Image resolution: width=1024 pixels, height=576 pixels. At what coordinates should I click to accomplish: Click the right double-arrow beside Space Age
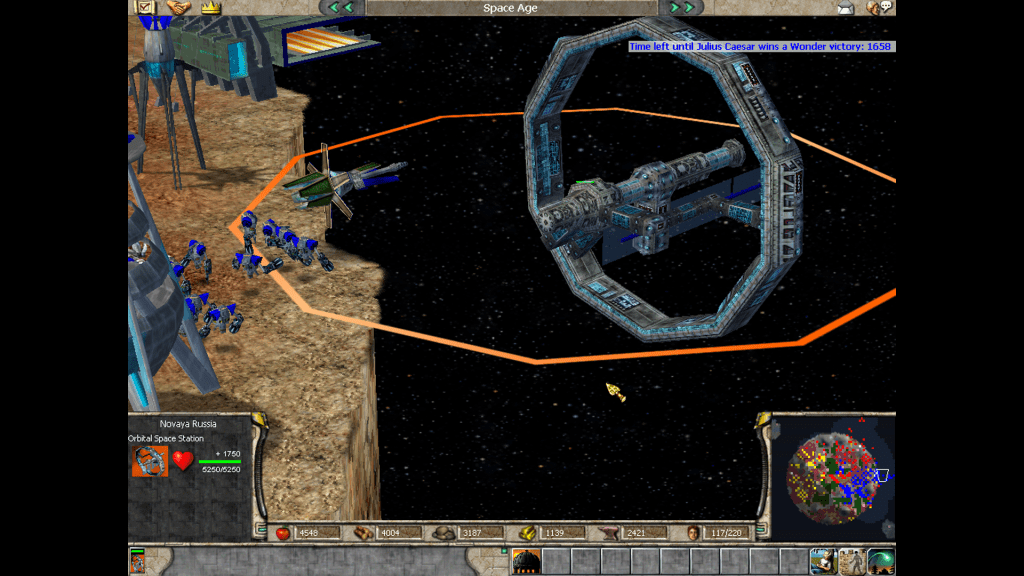[682, 8]
